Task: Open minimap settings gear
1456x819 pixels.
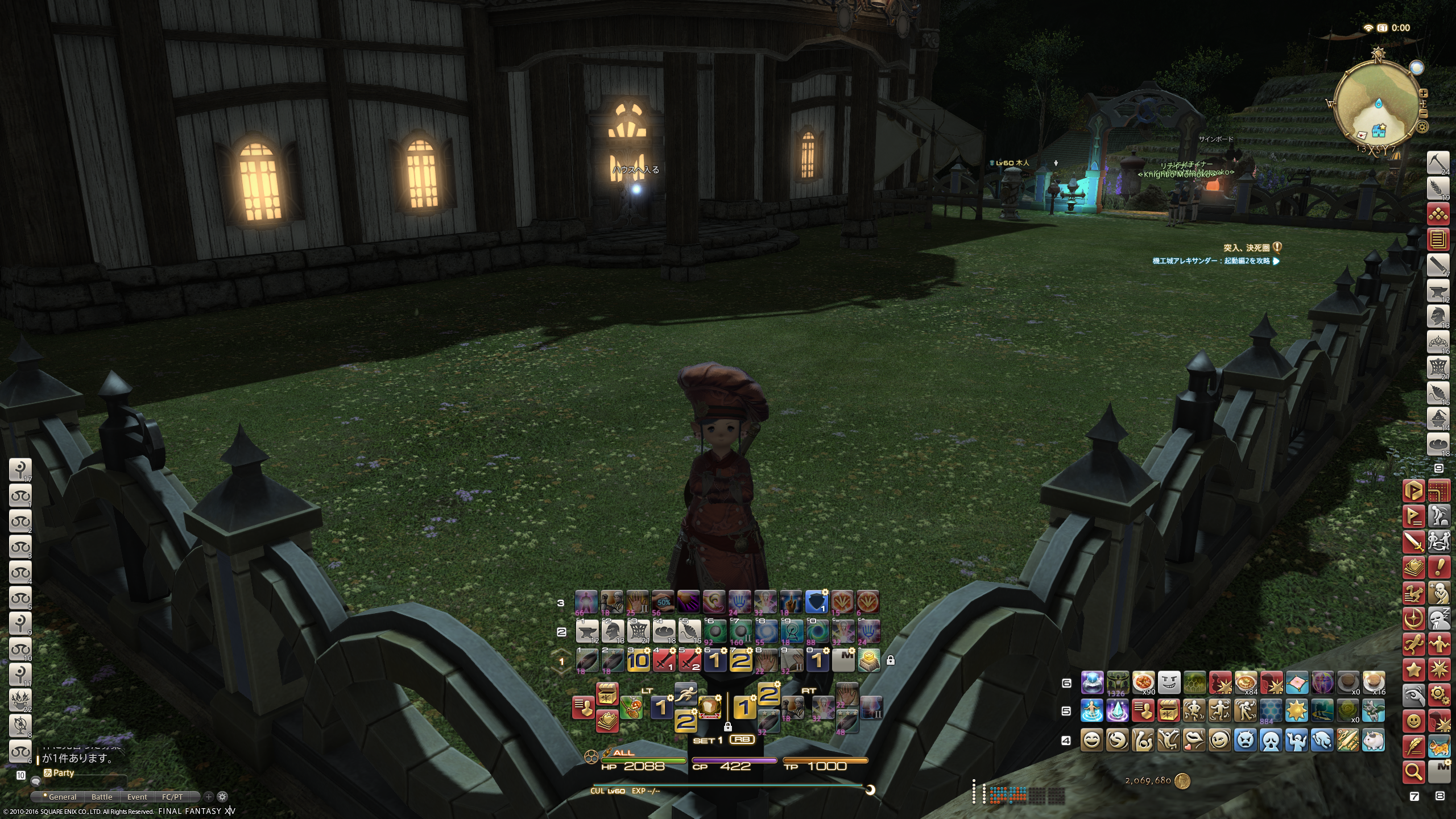Action: tap(1422, 127)
